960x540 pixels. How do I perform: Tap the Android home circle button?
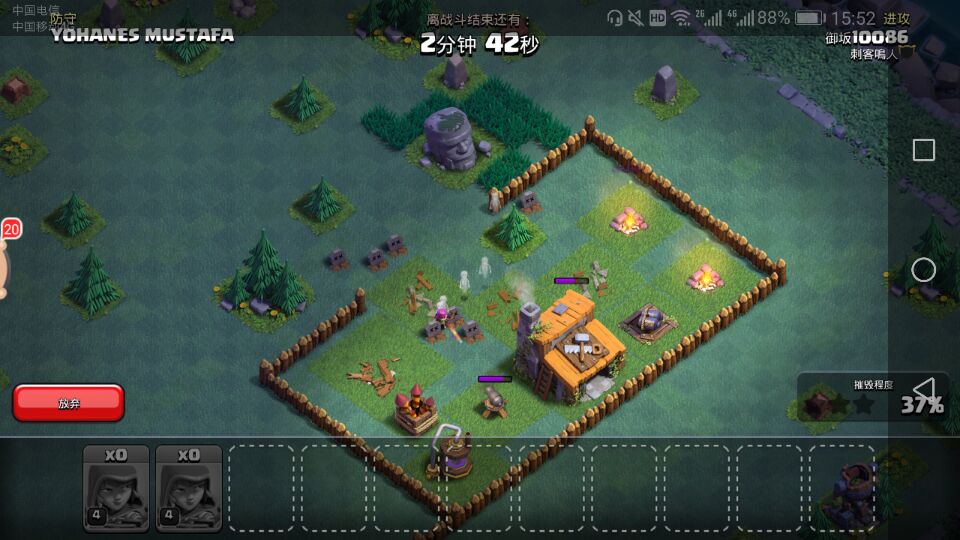click(924, 270)
